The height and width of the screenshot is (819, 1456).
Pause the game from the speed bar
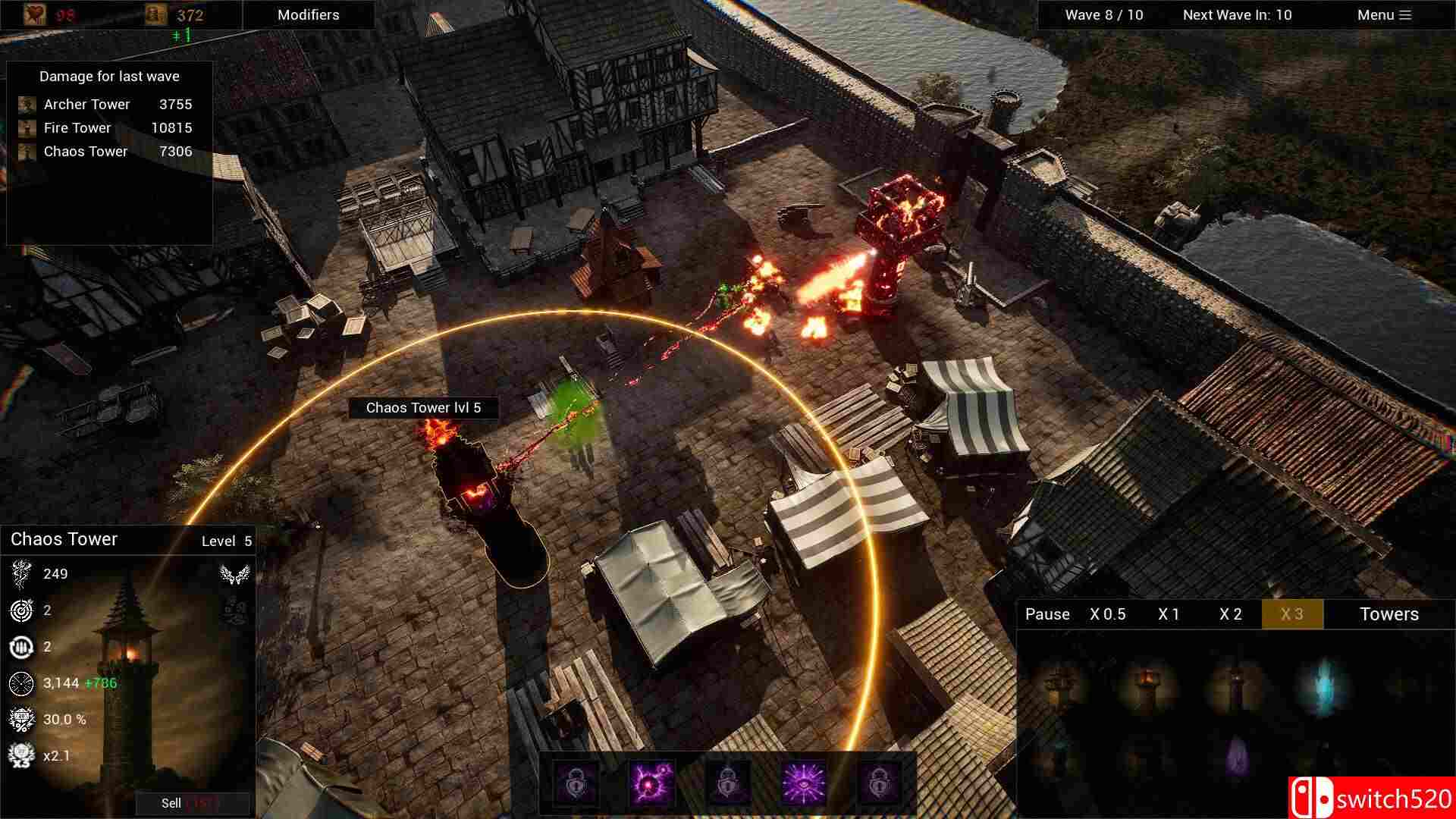click(1047, 614)
